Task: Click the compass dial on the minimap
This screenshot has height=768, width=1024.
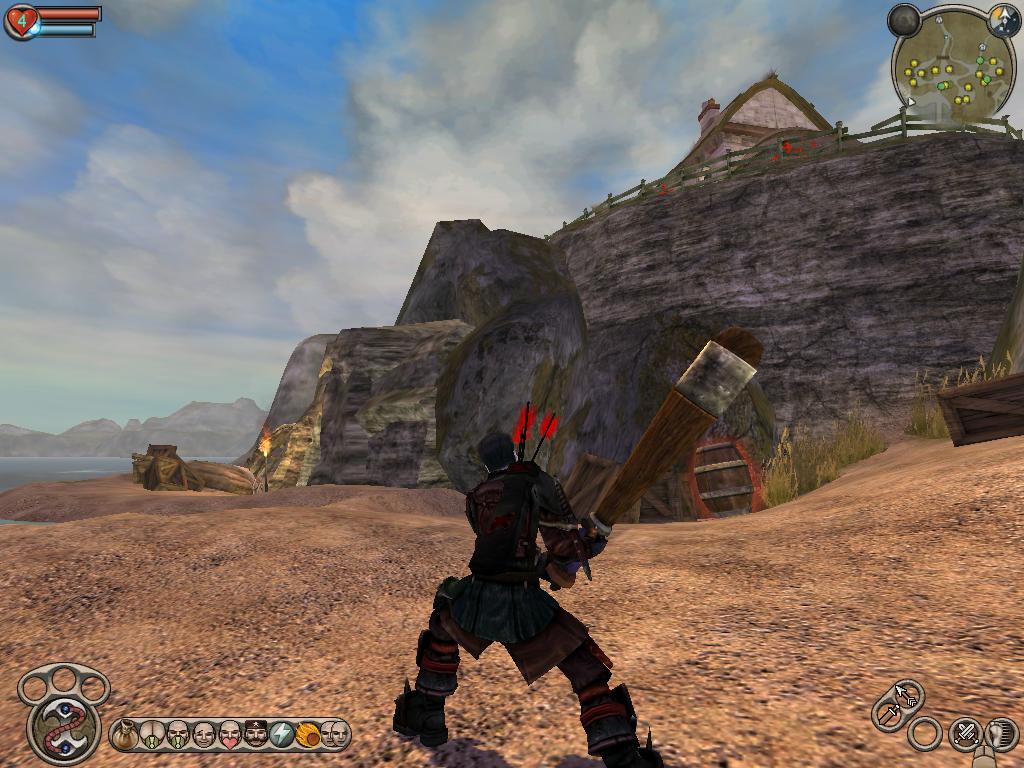Action: point(1003,19)
